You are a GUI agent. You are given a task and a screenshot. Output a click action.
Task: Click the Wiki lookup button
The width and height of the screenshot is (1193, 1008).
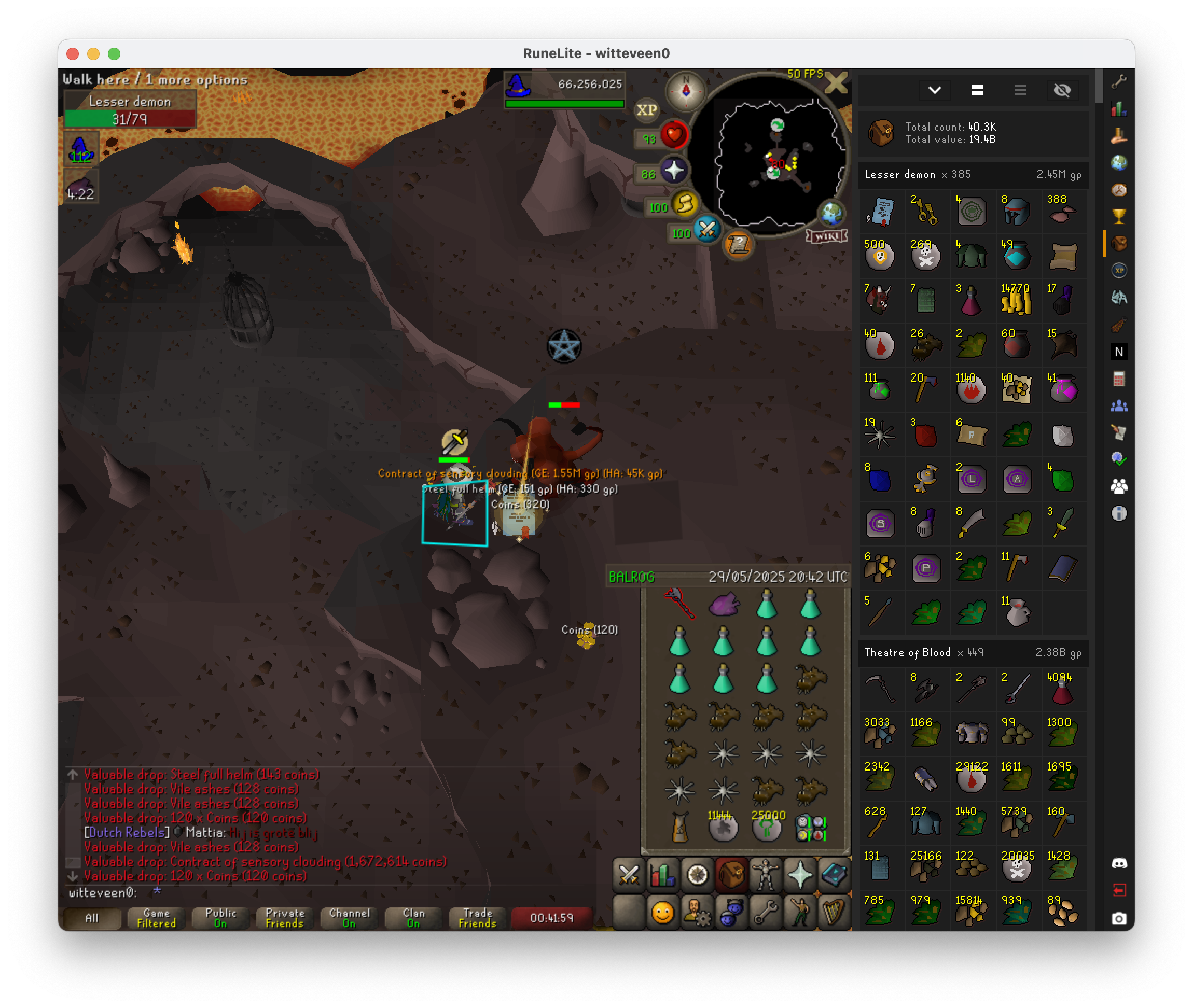coord(827,236)
